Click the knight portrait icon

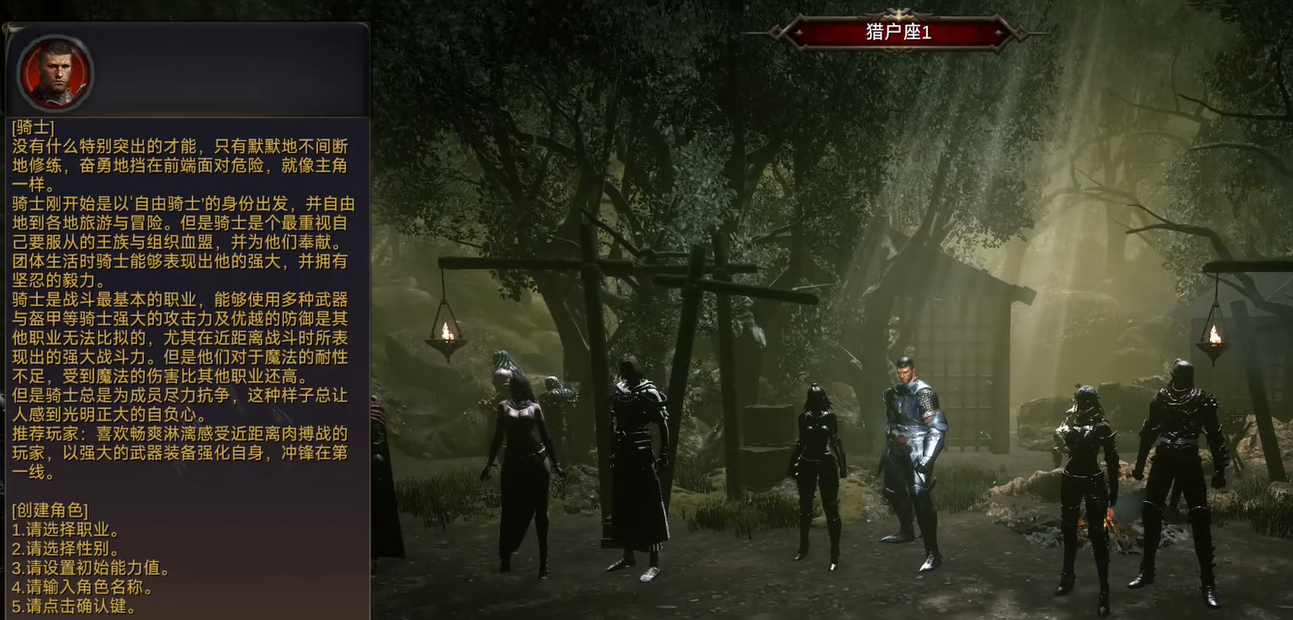click(x=55, y=73)
